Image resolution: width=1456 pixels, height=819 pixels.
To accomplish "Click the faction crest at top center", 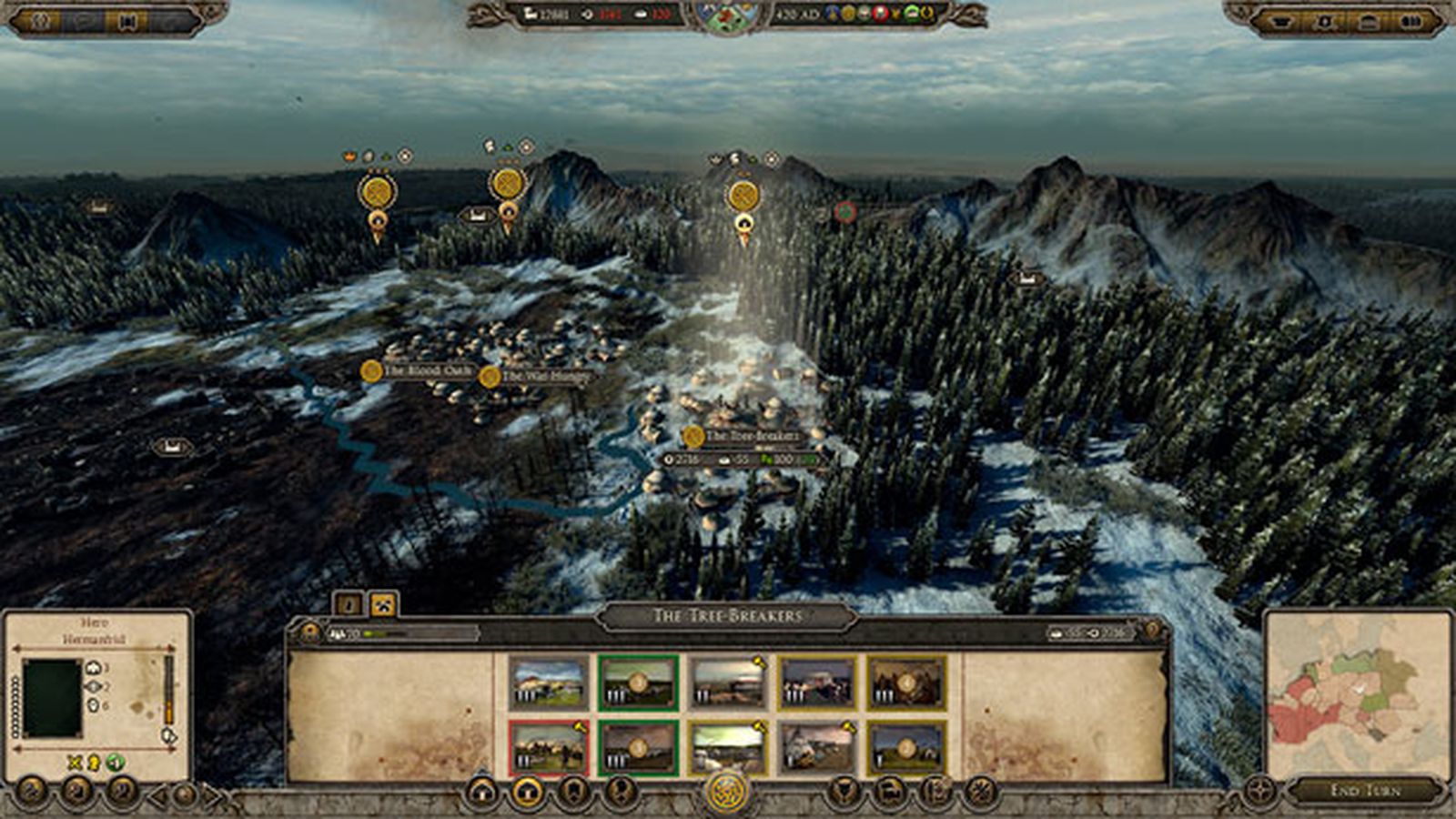I will click(727, 16).
